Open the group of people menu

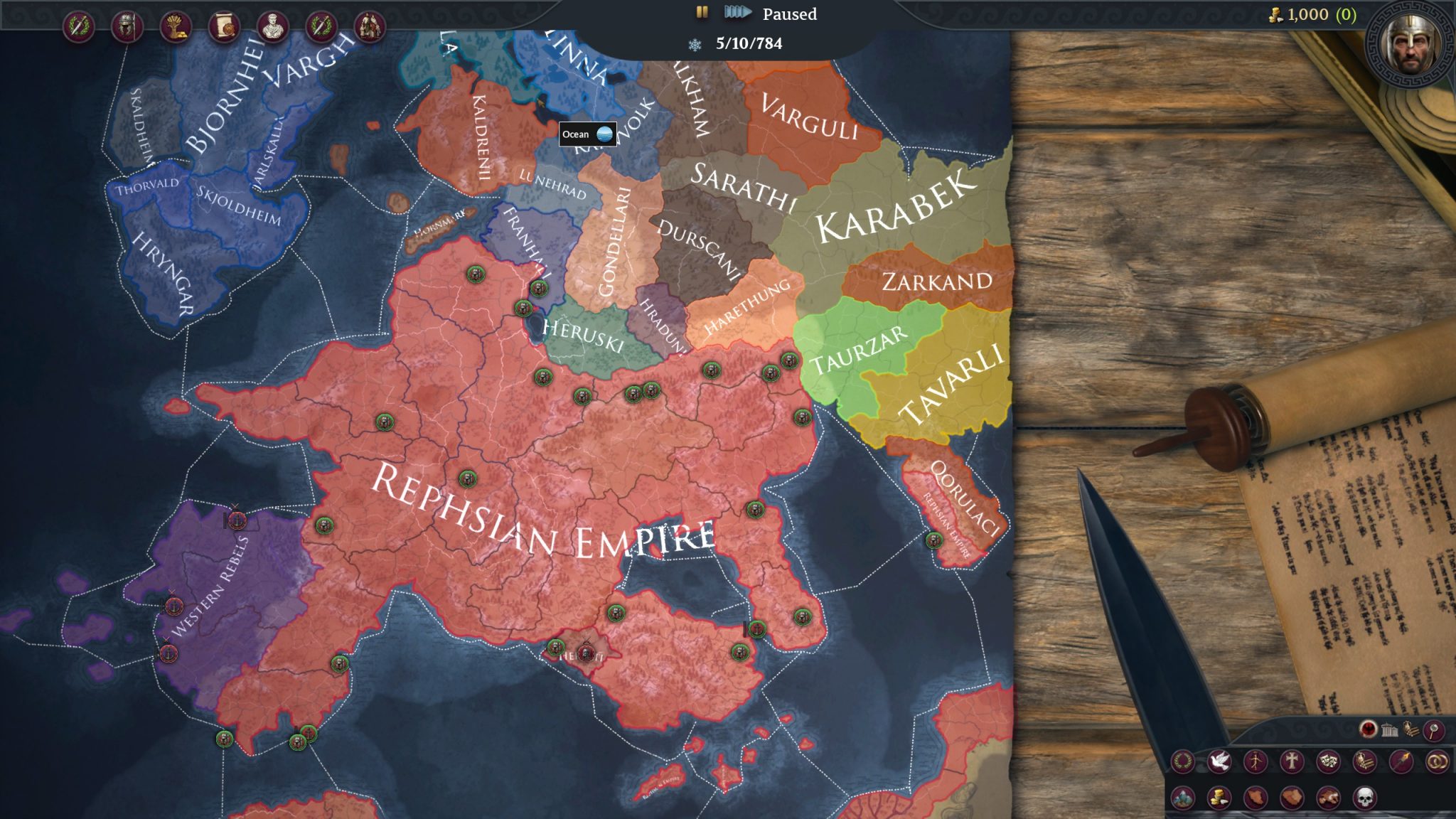tap(370, 27)
